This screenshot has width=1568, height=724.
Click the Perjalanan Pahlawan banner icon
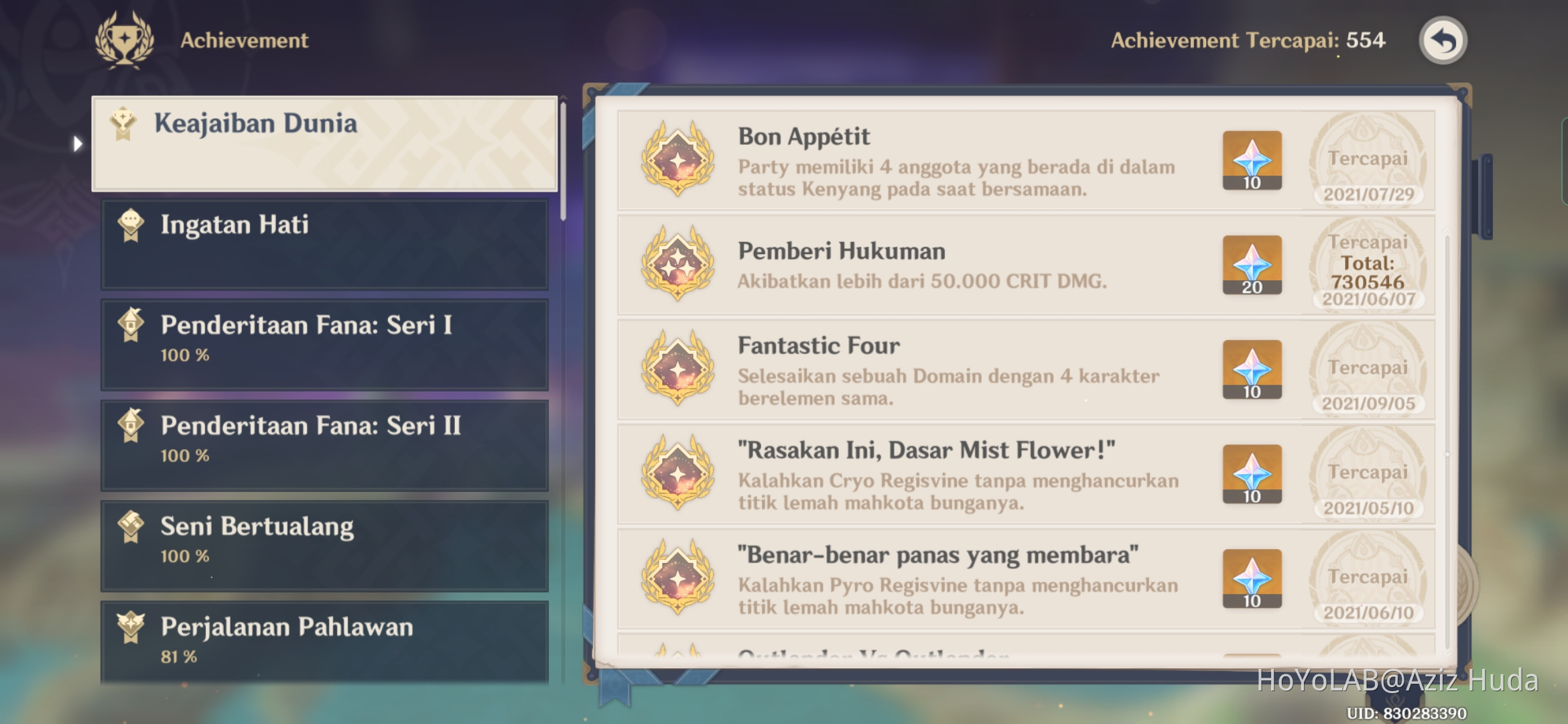pos(131,627)
